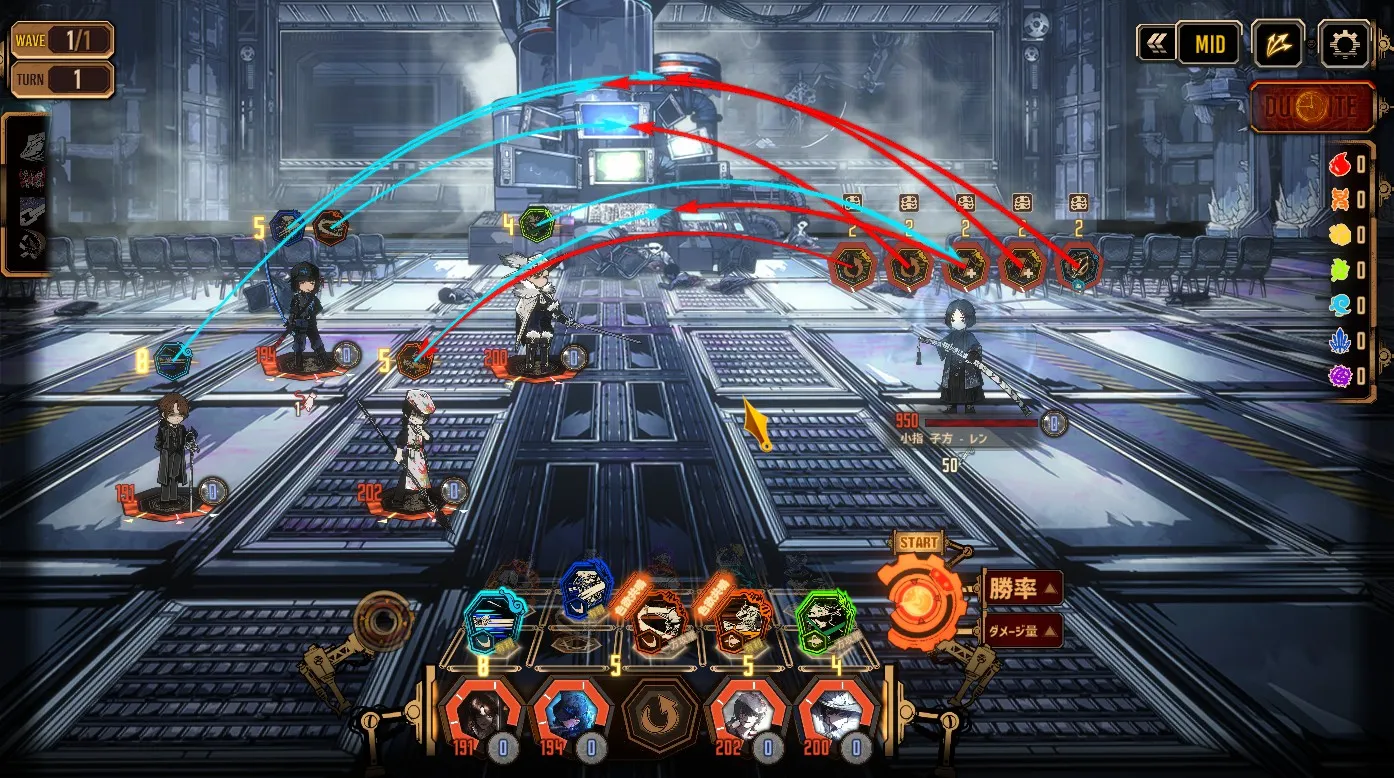This screenshot has width=1394, height=778.
Task: Toggle the lightning arrows targeting-line button
Action: (x=1277, y=44)
